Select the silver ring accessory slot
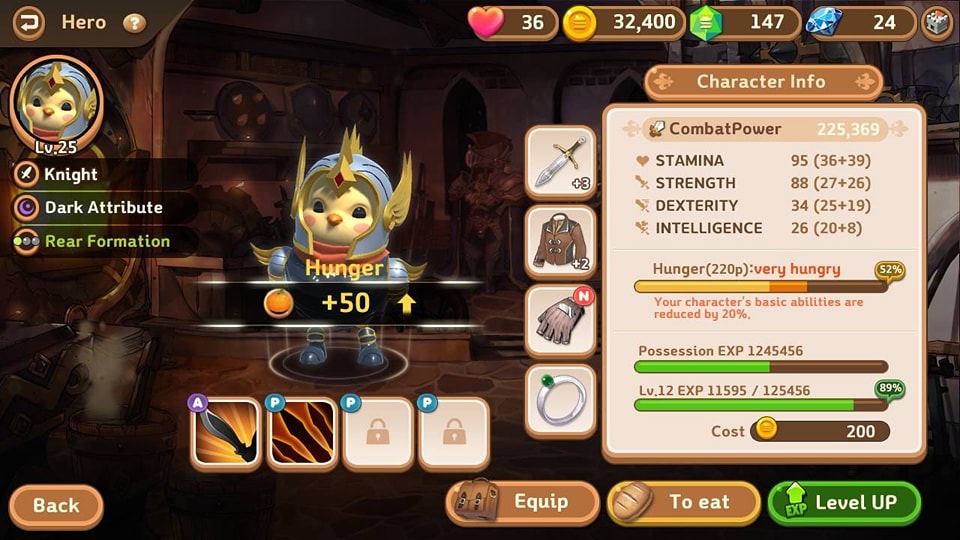 [560, 400]
